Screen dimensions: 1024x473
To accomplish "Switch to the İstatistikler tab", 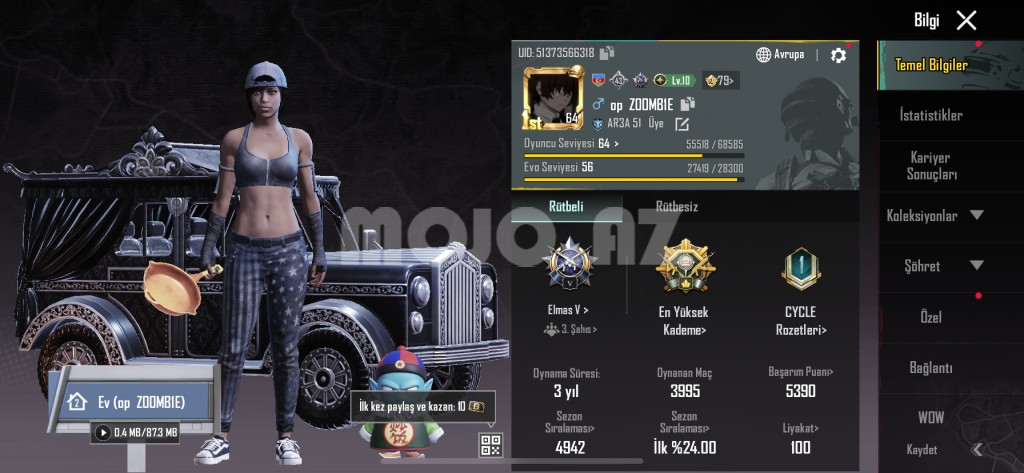I will 931,115.
